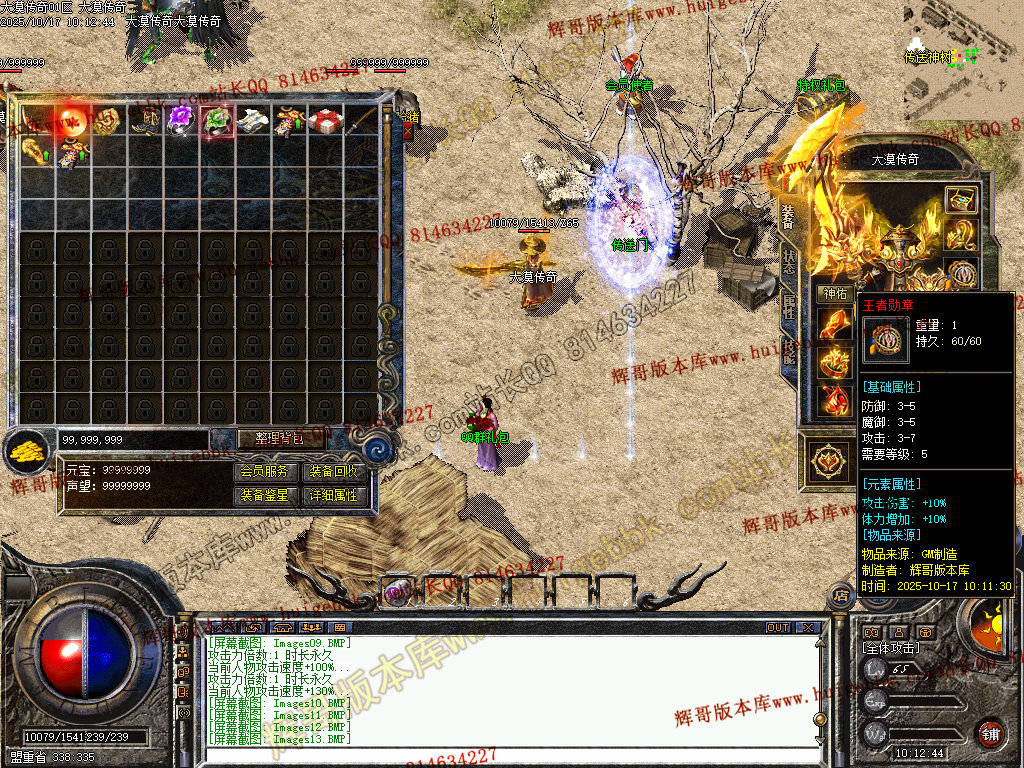Open 装备鉴定 equipment appraisal
Viewport: 1024px width, 768px height.
[x=264, y=495]
